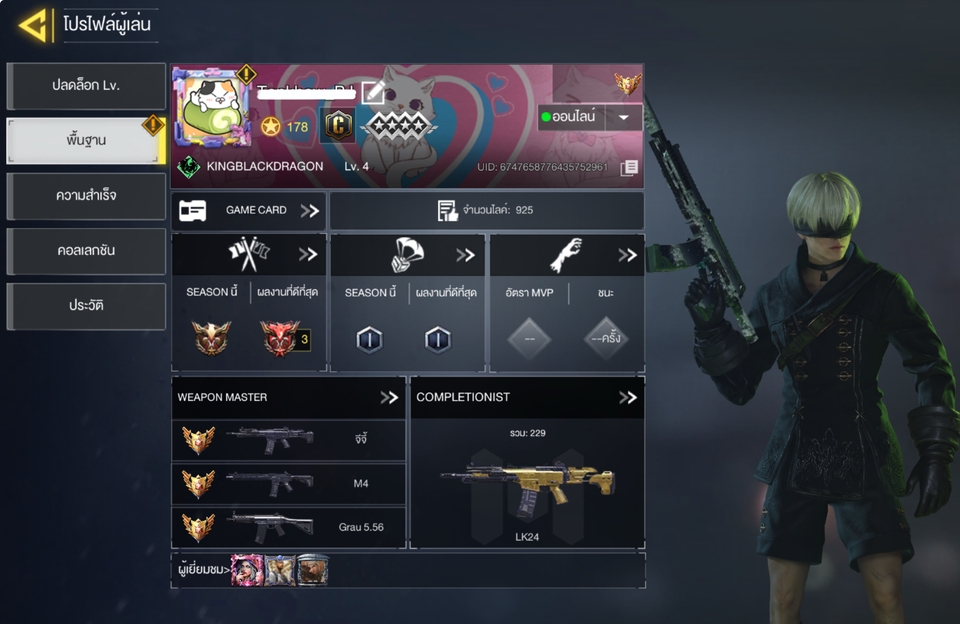Open the WEAPON MASTER details

[x=389, y=397]
